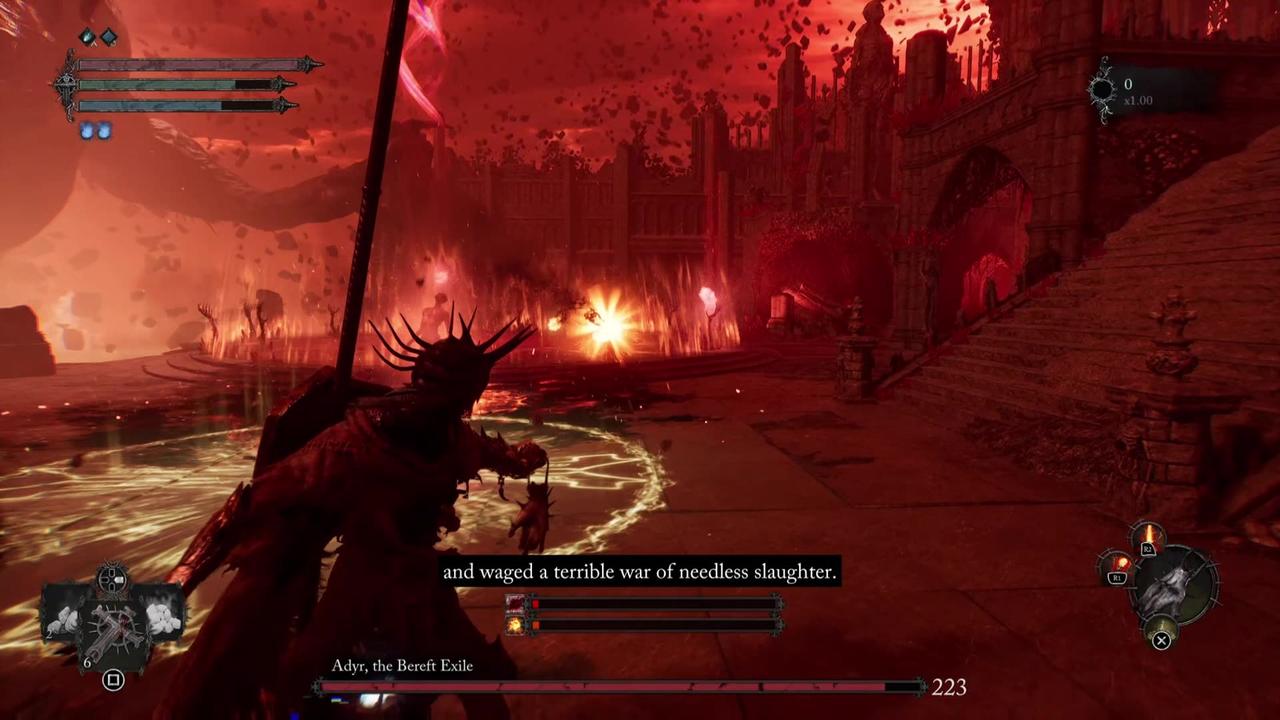Viewport: 1280px width, 720px height.
Task: Click the boss health progress bar
Action: 620,687
